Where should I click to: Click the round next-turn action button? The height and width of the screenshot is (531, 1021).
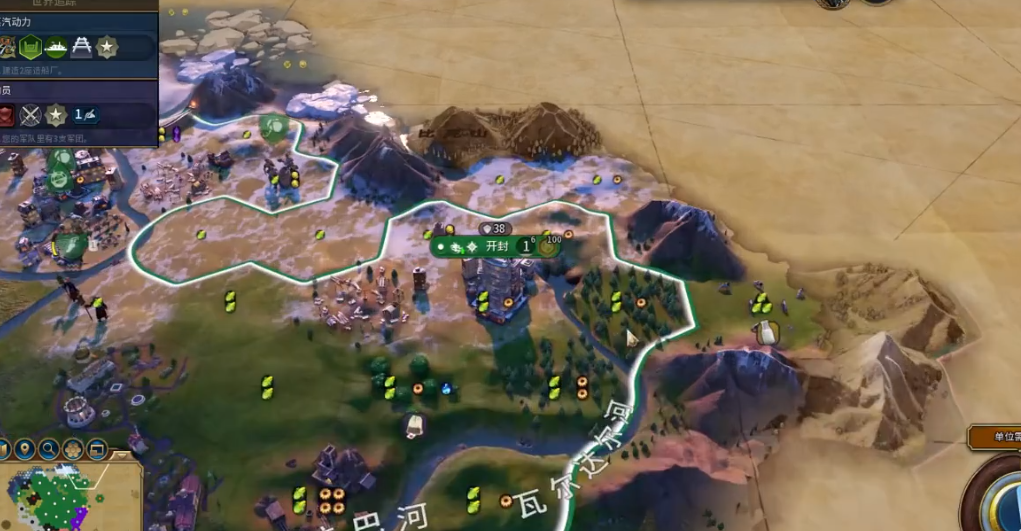1003,506
